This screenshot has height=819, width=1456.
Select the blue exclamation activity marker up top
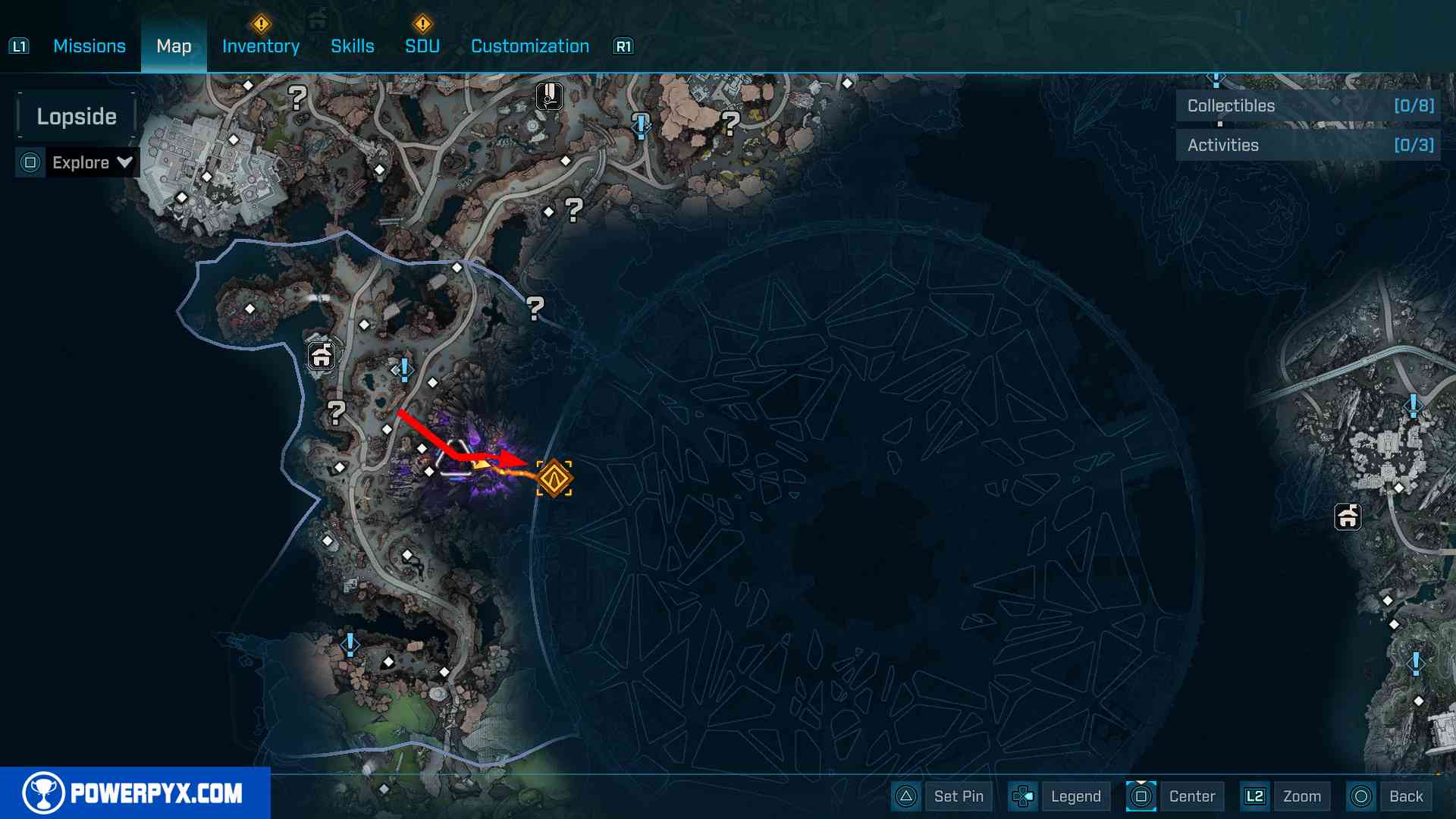(641, 125)
